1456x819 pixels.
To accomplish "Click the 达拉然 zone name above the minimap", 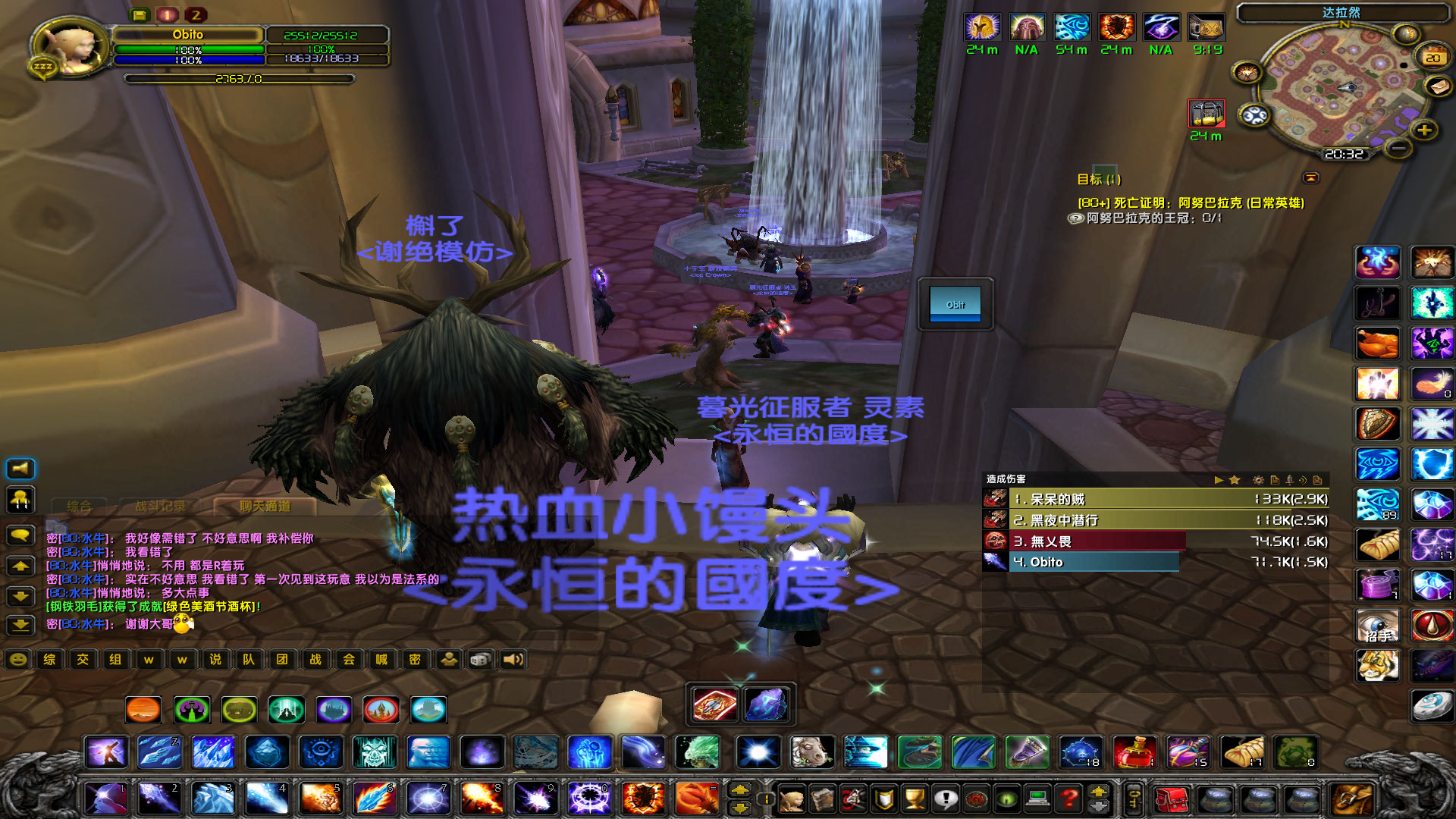I will tap(1341, 11).
